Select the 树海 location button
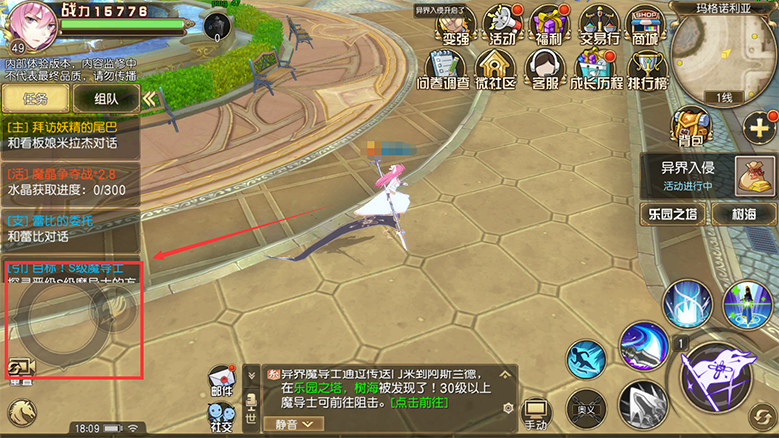Screen dimensions: 779x438 pos(742,213)
